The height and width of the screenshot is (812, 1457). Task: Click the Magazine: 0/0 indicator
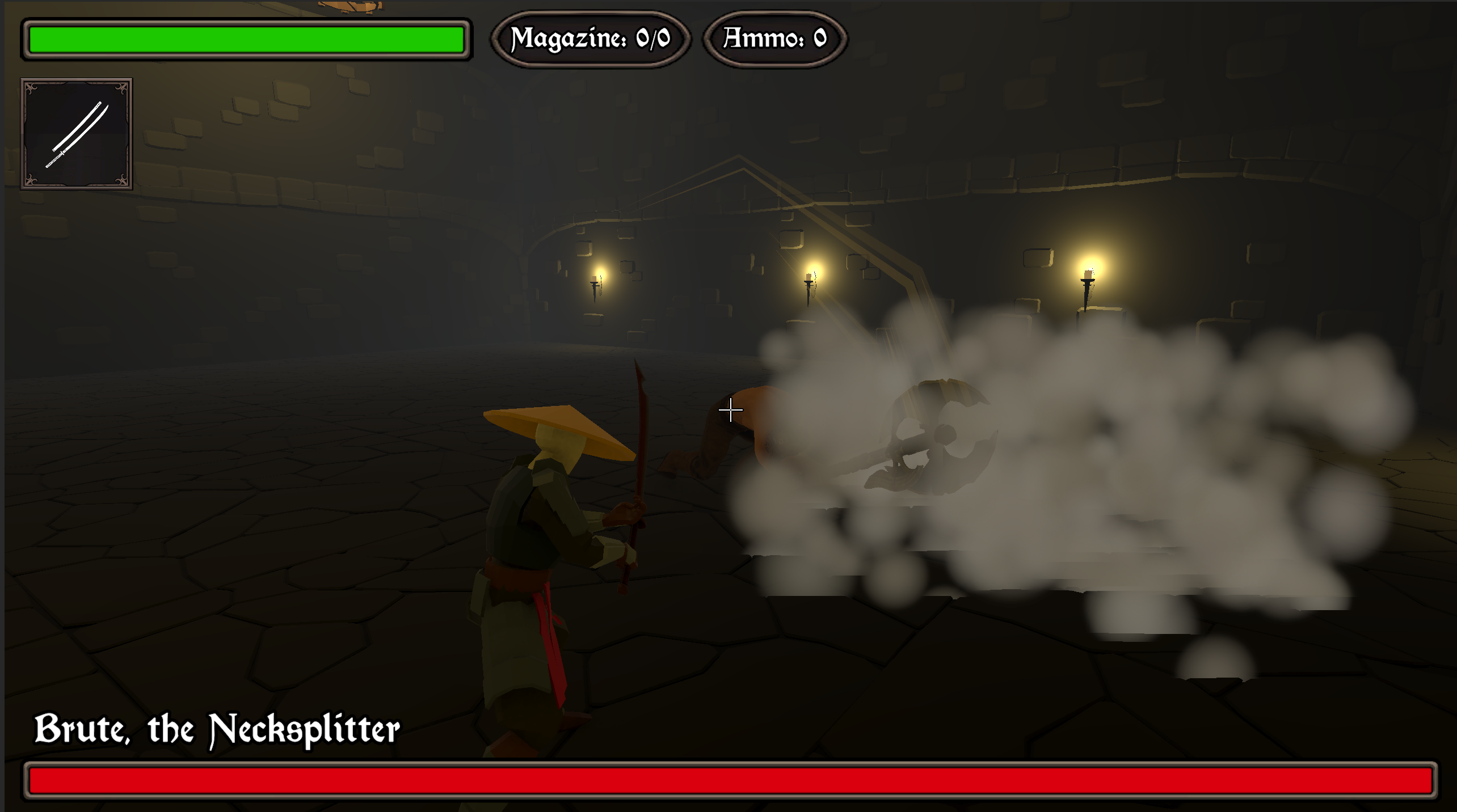(591, 38)
